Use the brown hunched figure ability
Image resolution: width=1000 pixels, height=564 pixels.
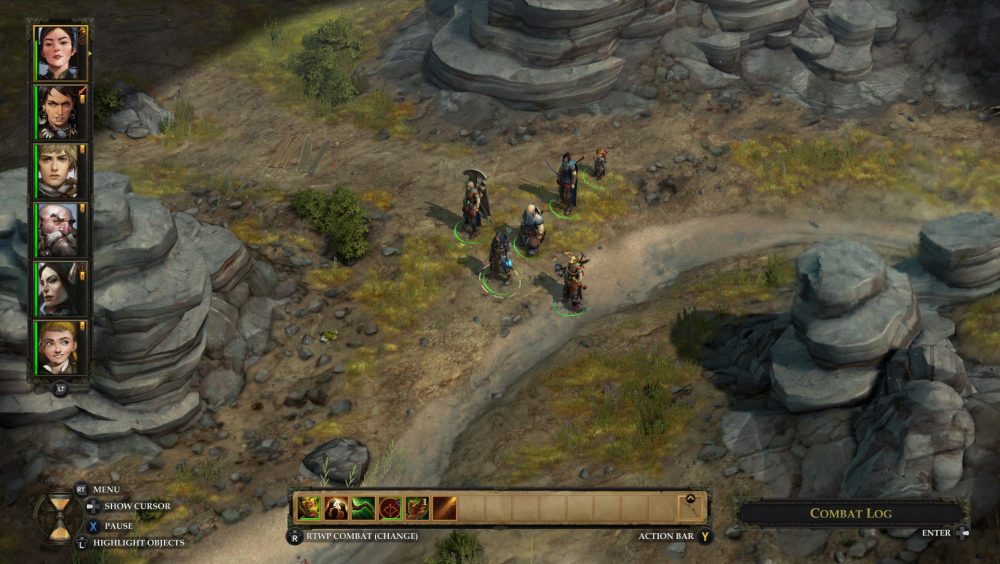click(x=336, y=508)
